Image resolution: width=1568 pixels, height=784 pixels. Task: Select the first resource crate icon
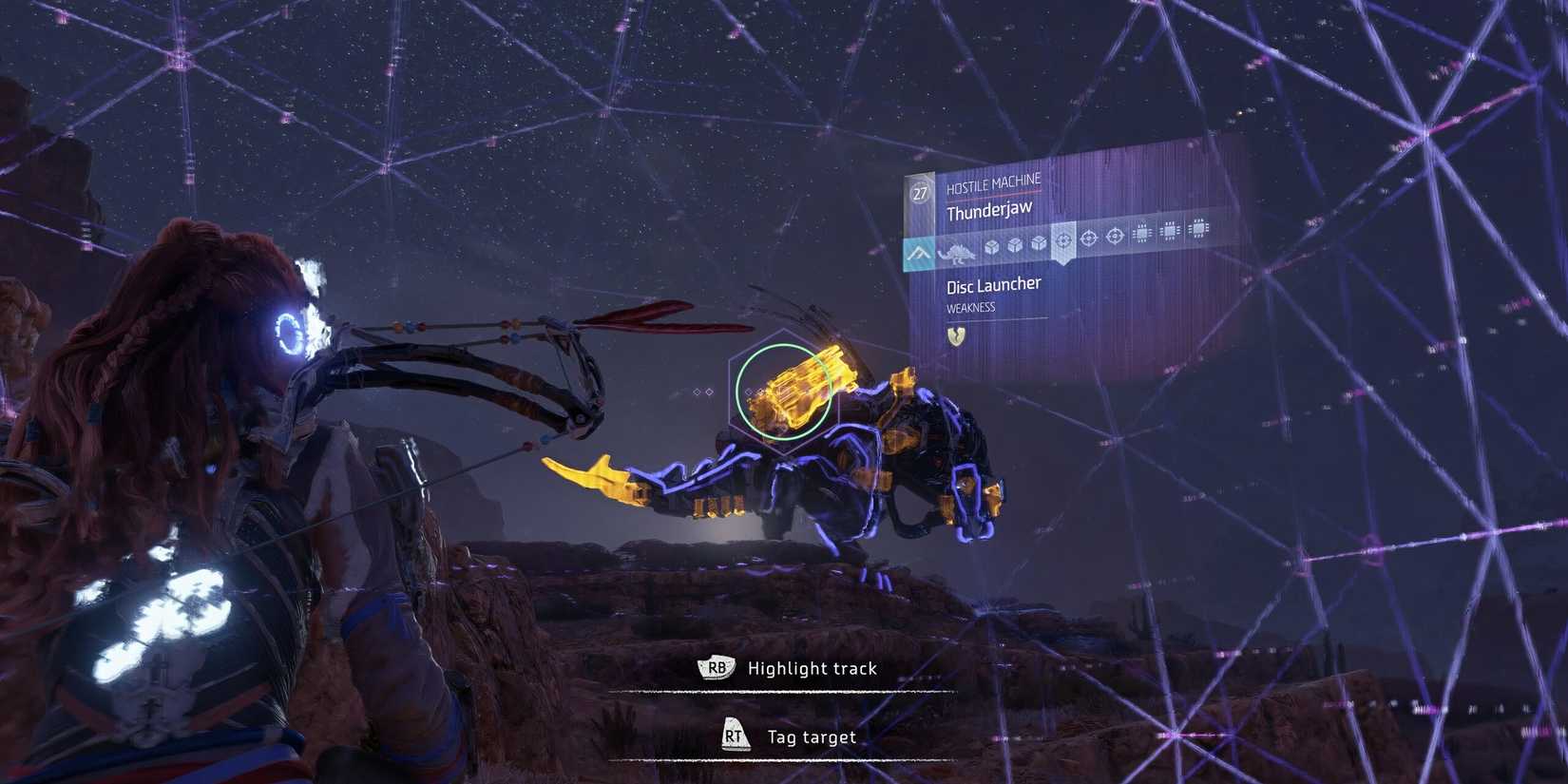992,246
